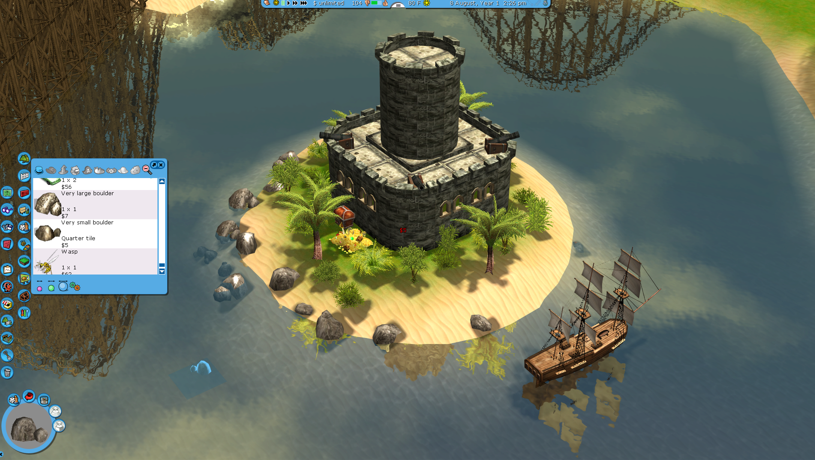Open the green terrain tool button

coord(24,159)
